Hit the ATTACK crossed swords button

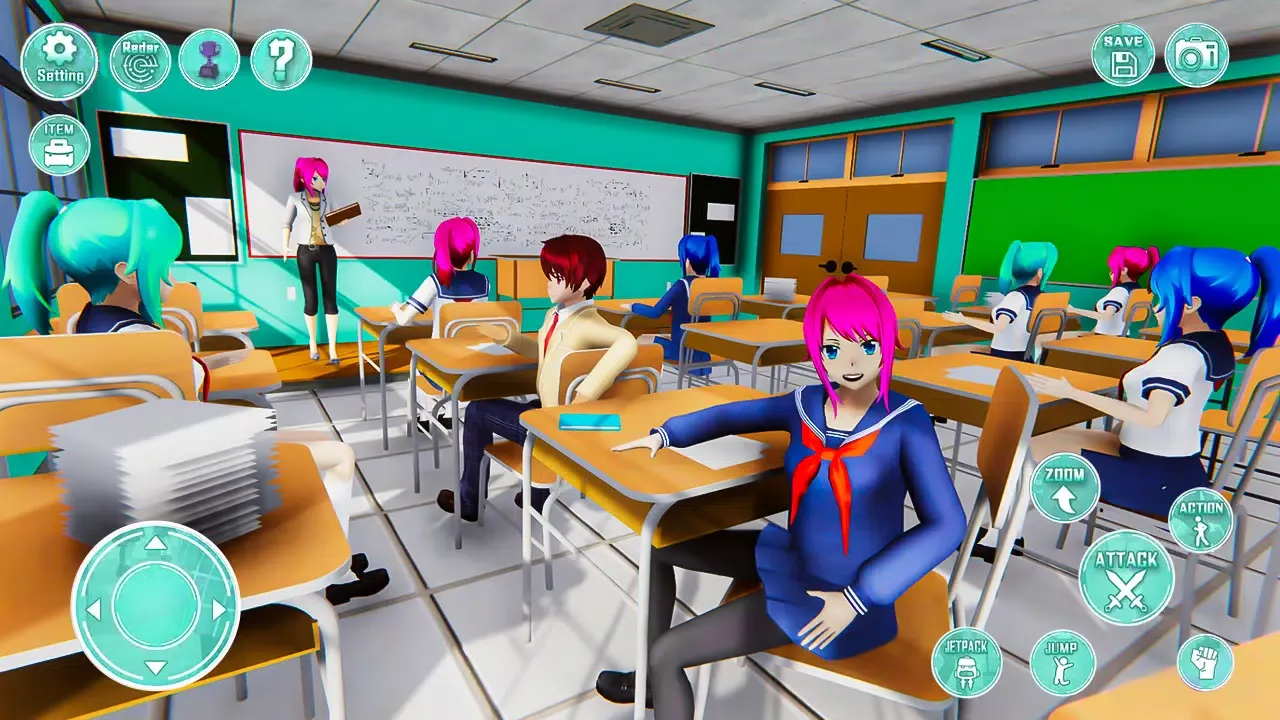coord(1126,578)
